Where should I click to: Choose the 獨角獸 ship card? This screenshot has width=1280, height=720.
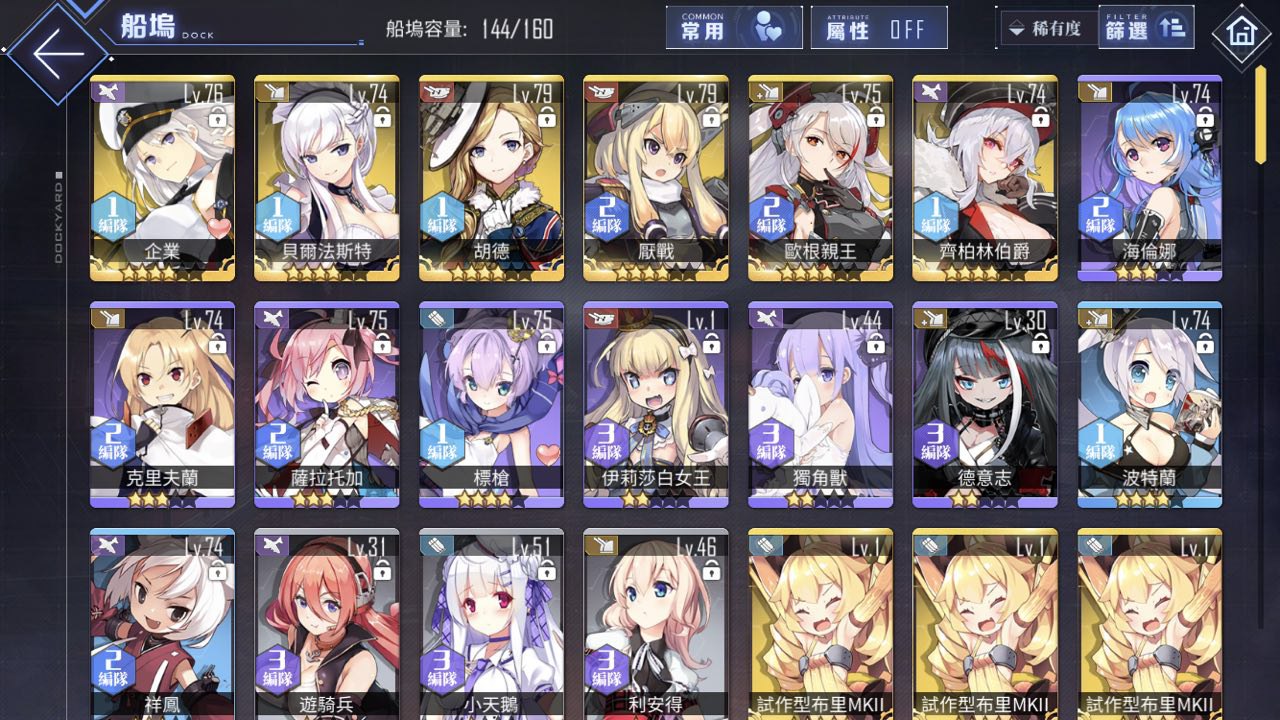pos(820,404)
